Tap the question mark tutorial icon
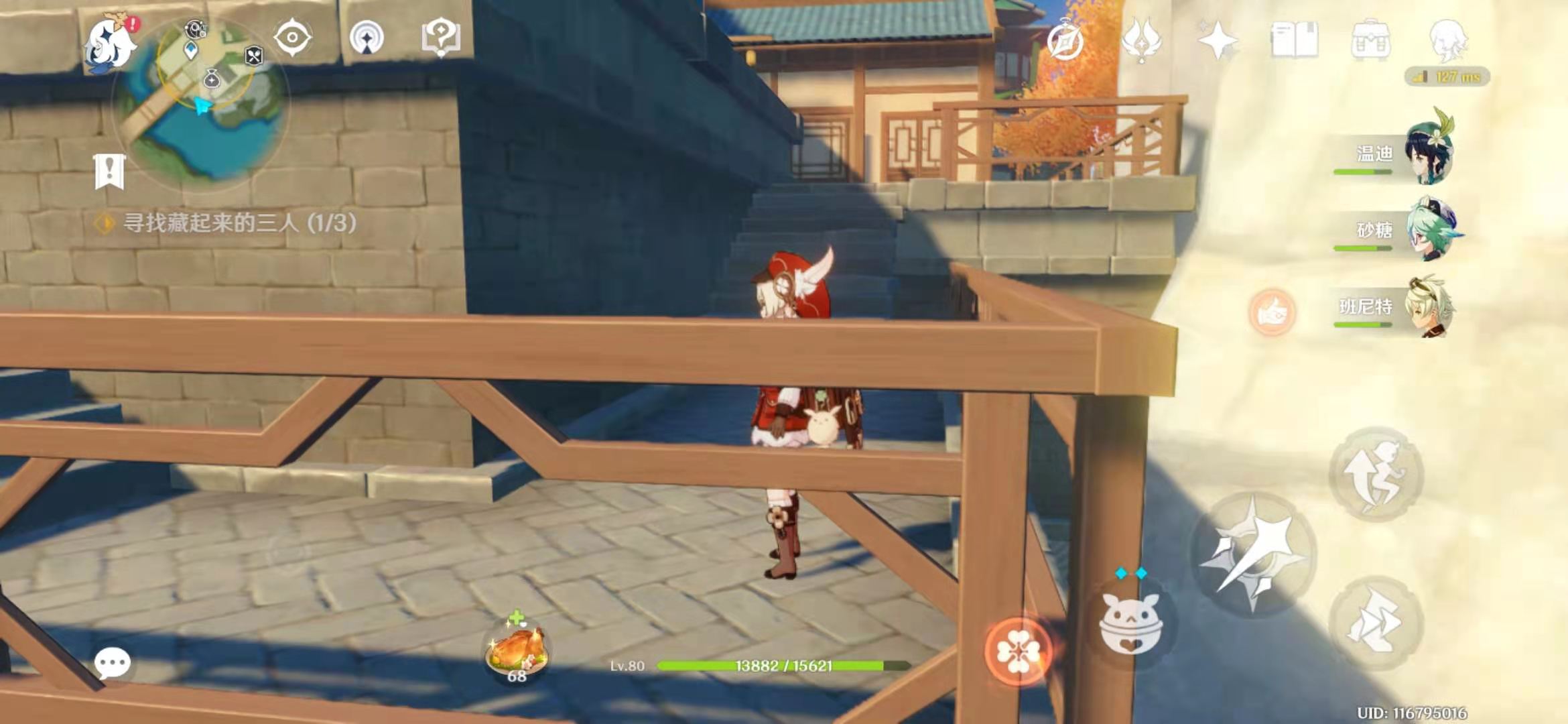The width and height of the screenshot is (1568, 724). tap(440, 38)
